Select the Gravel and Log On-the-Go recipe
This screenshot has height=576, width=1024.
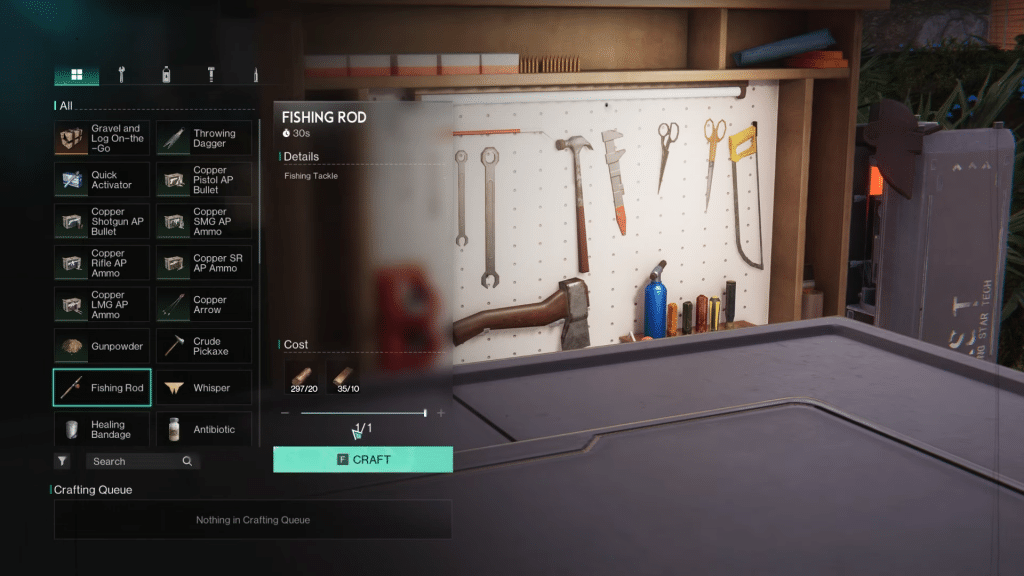102,138
